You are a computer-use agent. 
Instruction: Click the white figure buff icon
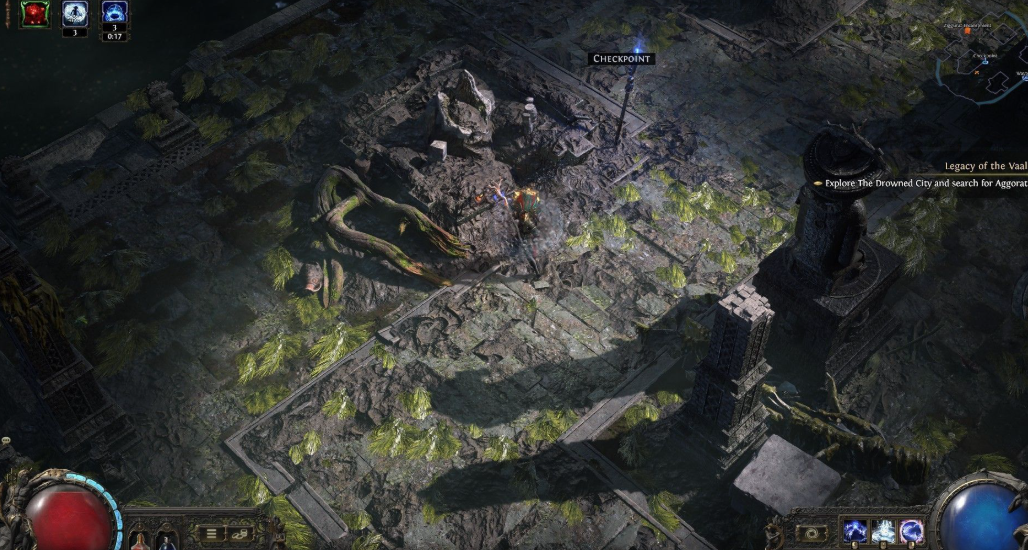click(x=75, y=14)
